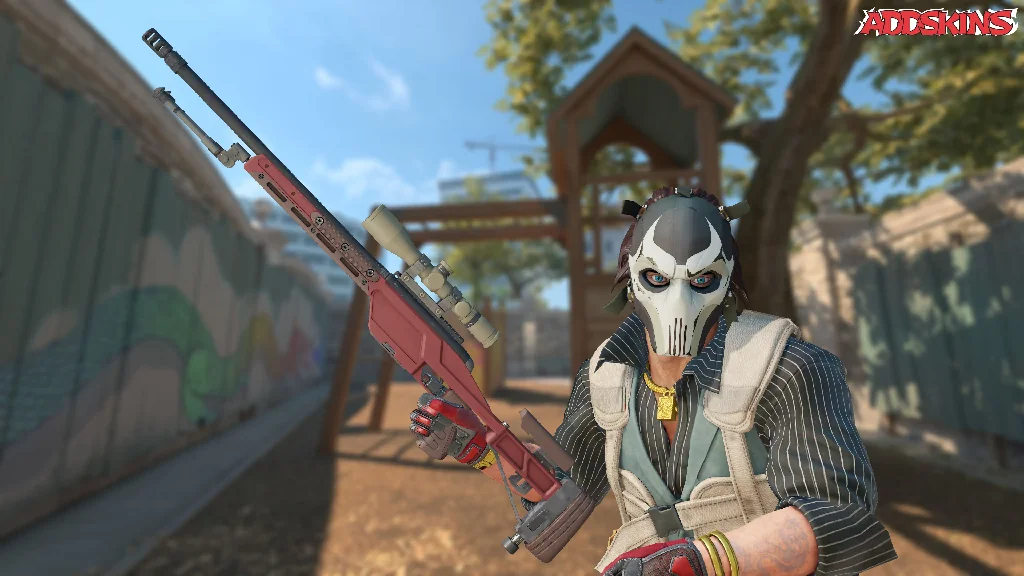Click the ADDSKINS logo watermark

click(x=936, y=23)
